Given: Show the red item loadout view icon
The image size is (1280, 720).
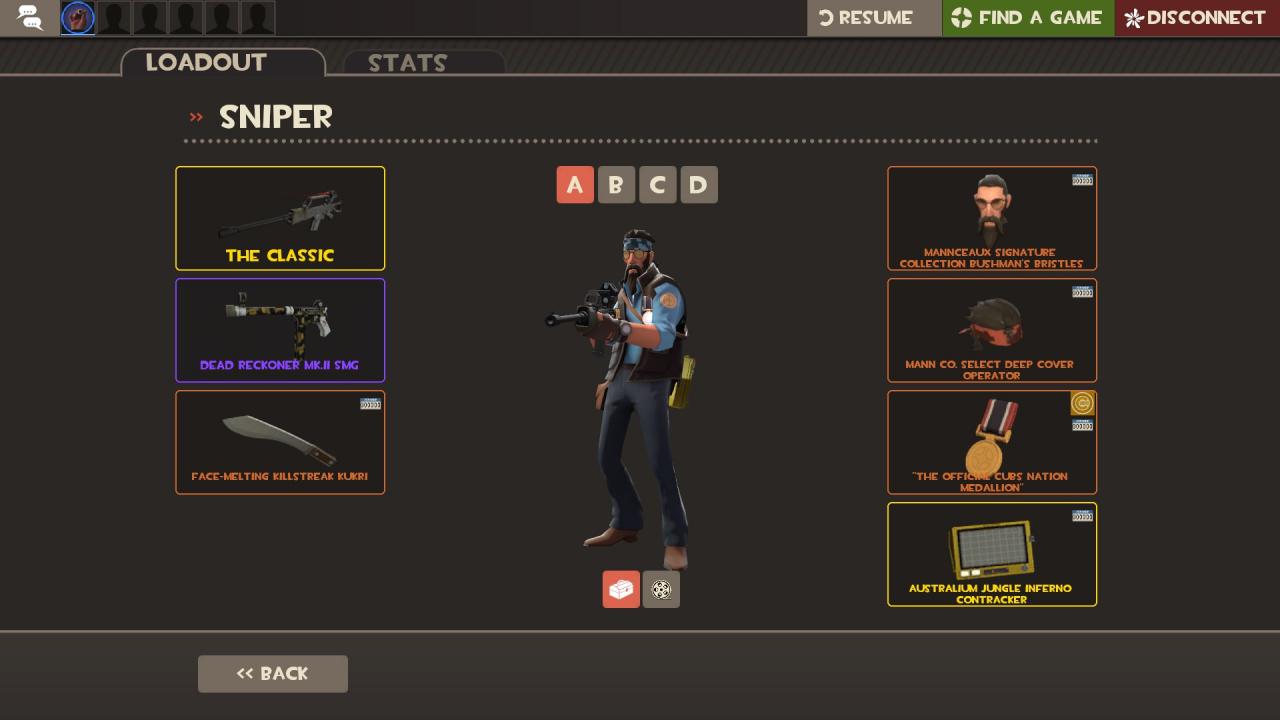Looking at the screenshot, I should click(621, 589).
